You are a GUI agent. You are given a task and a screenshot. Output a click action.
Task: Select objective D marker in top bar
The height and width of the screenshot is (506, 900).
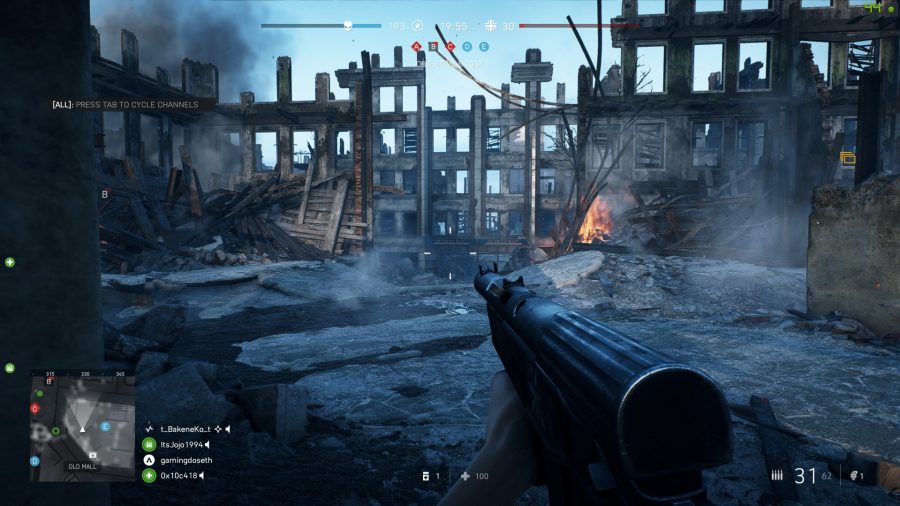tap(467, 46)
